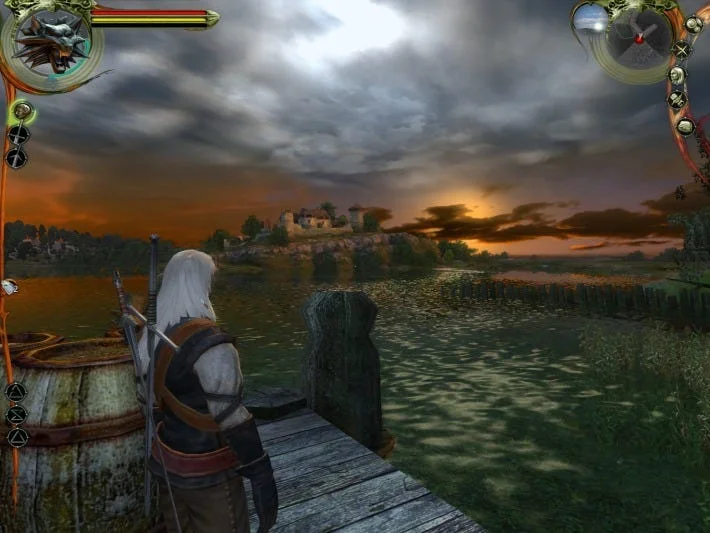Image resolution: width=710 pixels, height=533 pixels.
Task: Open the head profile character icon
Action: [677, 75]
